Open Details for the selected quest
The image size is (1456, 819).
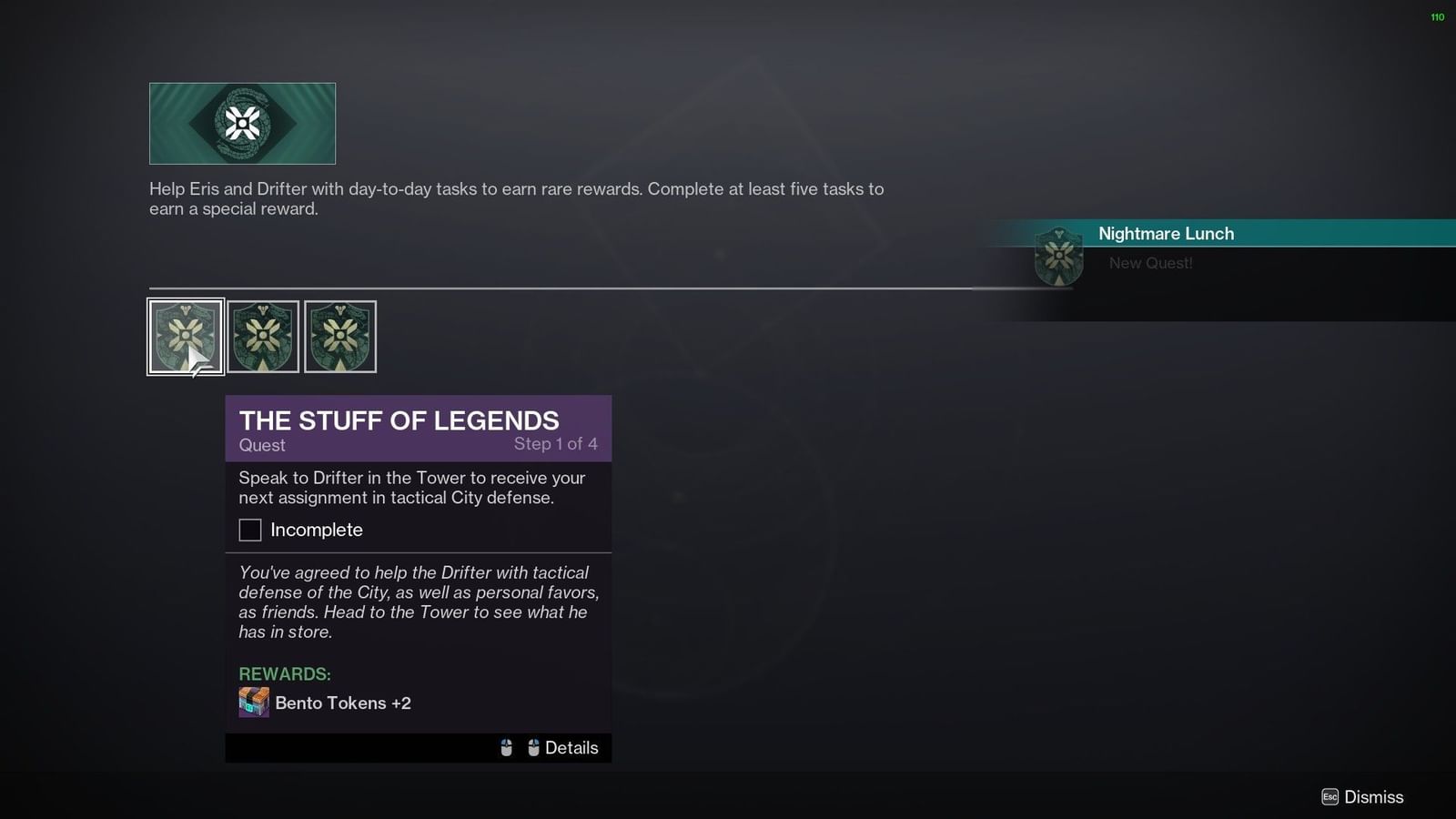pos(571,747)
